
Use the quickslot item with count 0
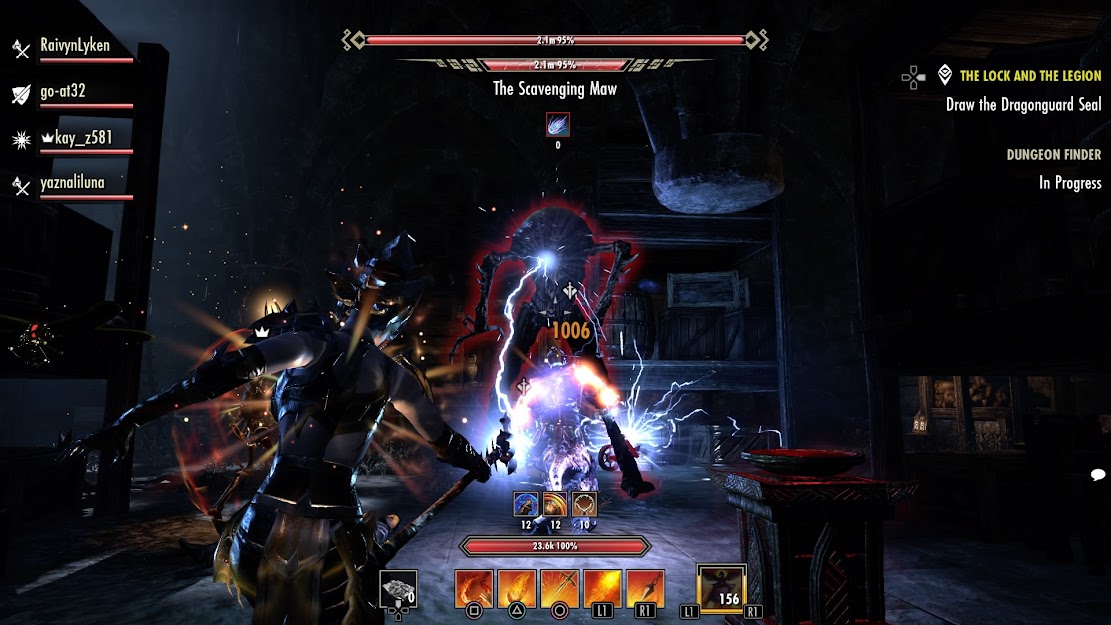tap(398, 589)
